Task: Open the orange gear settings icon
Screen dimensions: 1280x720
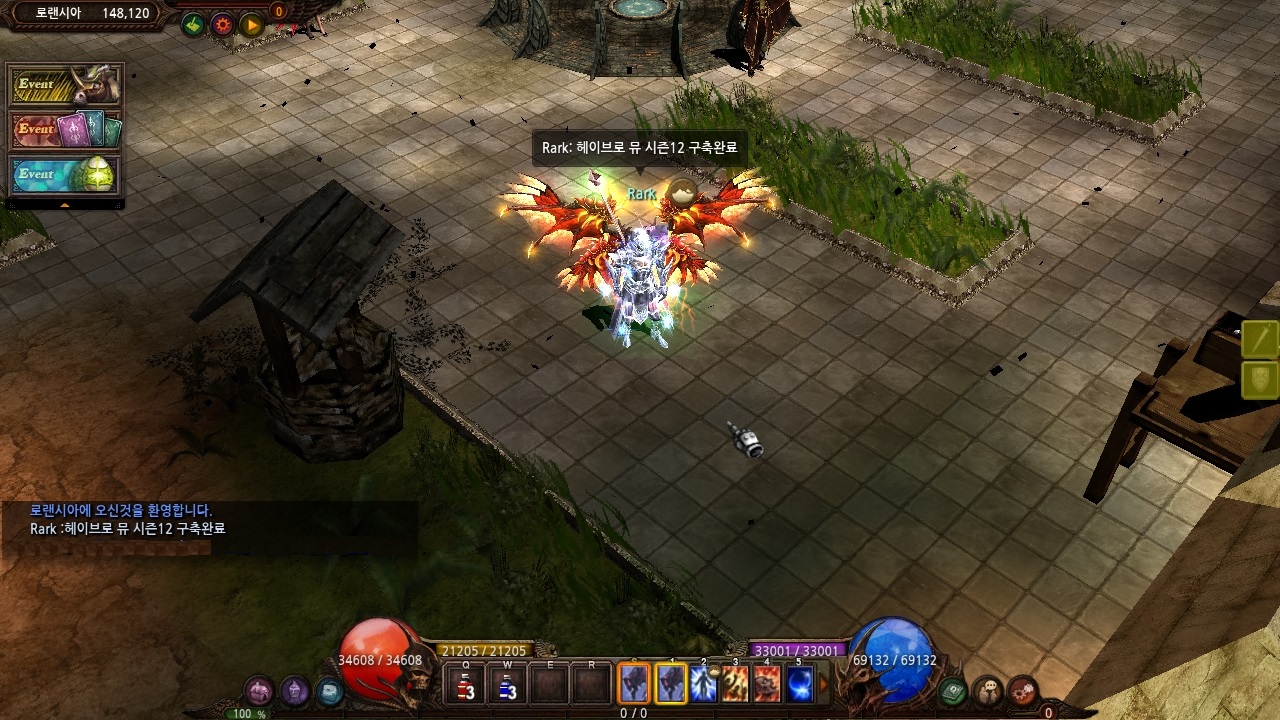Action: click(222, 25)
